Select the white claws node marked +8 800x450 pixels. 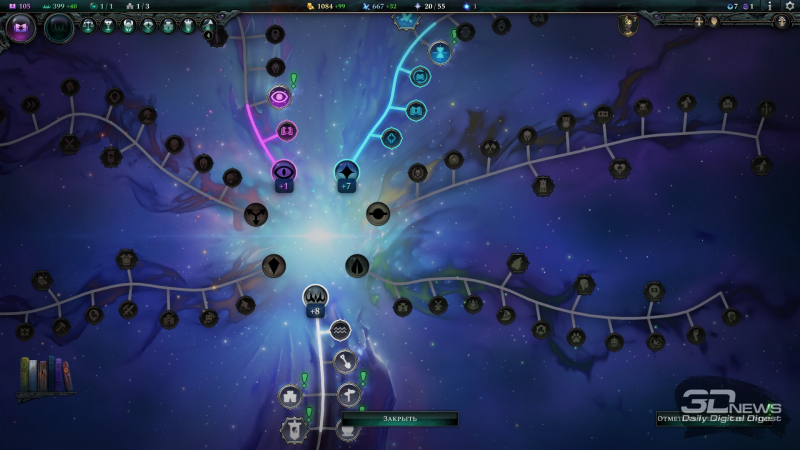[x=315, y=296]
